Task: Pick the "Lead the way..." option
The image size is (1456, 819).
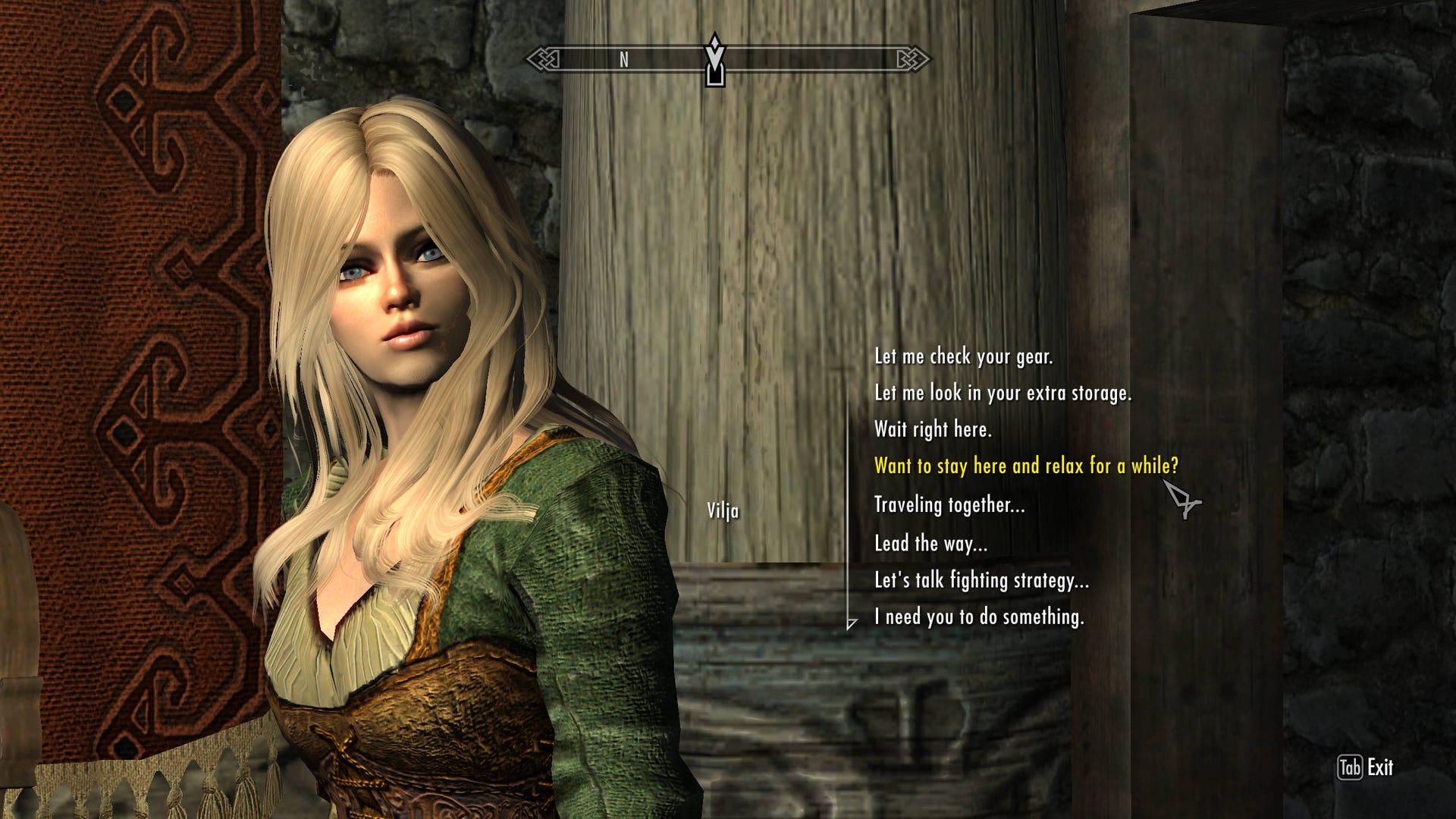Action: (930, 544)
